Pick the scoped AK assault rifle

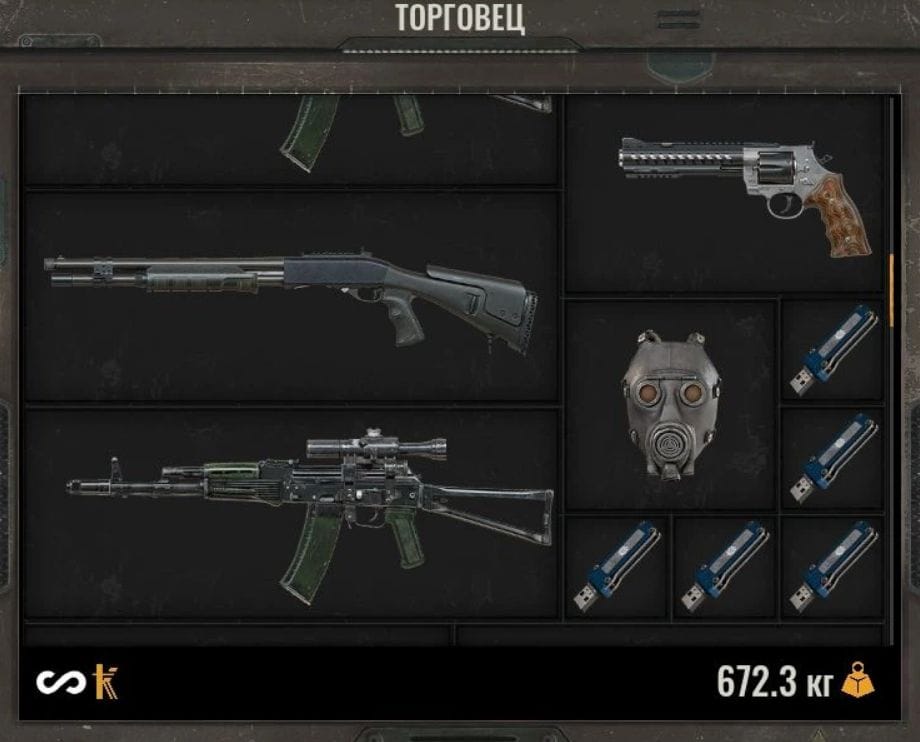pyautogui.click(x=310, y=510)
